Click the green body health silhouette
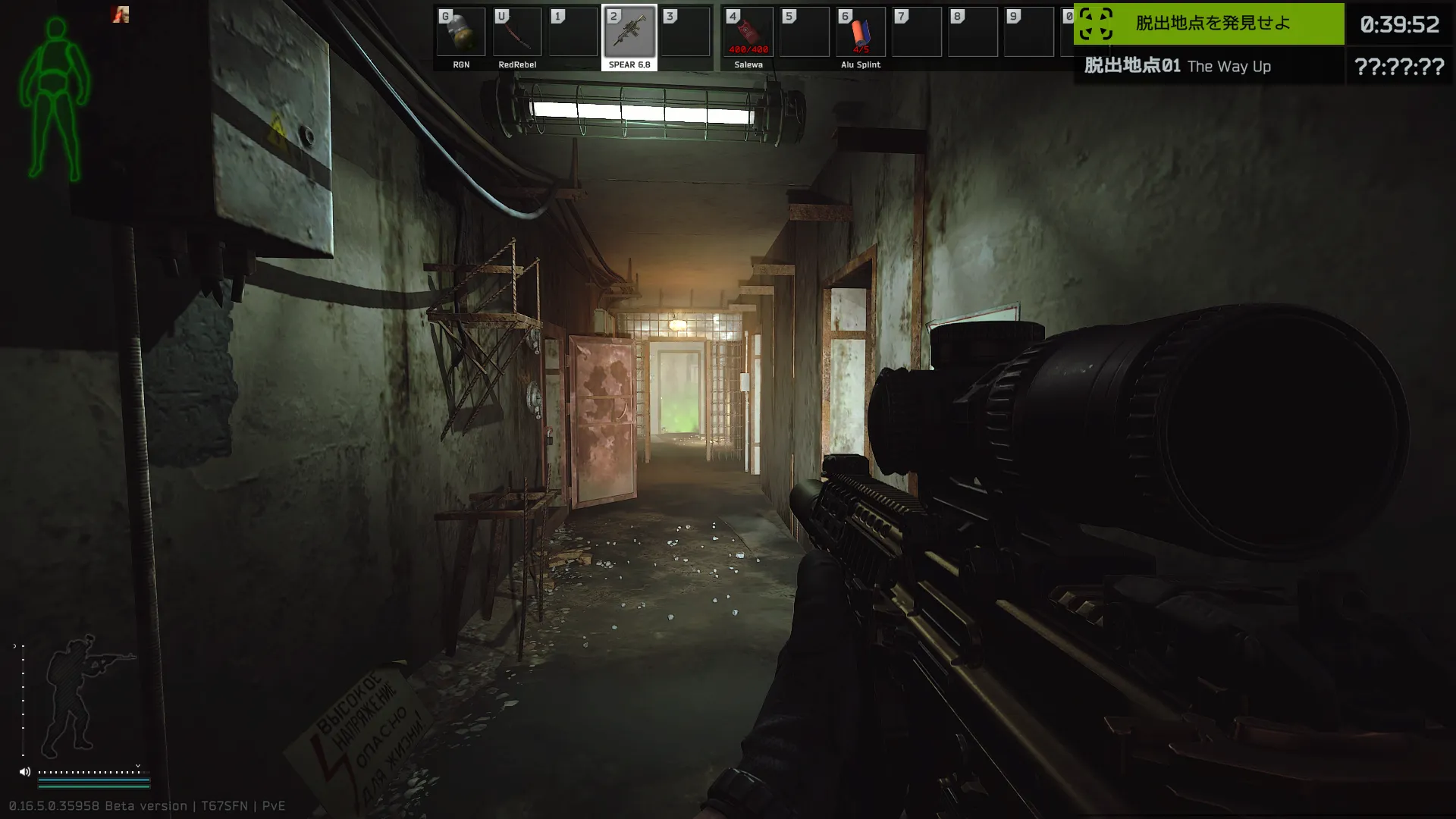Screen dimensions: 1456x819 tap(55, 99)
